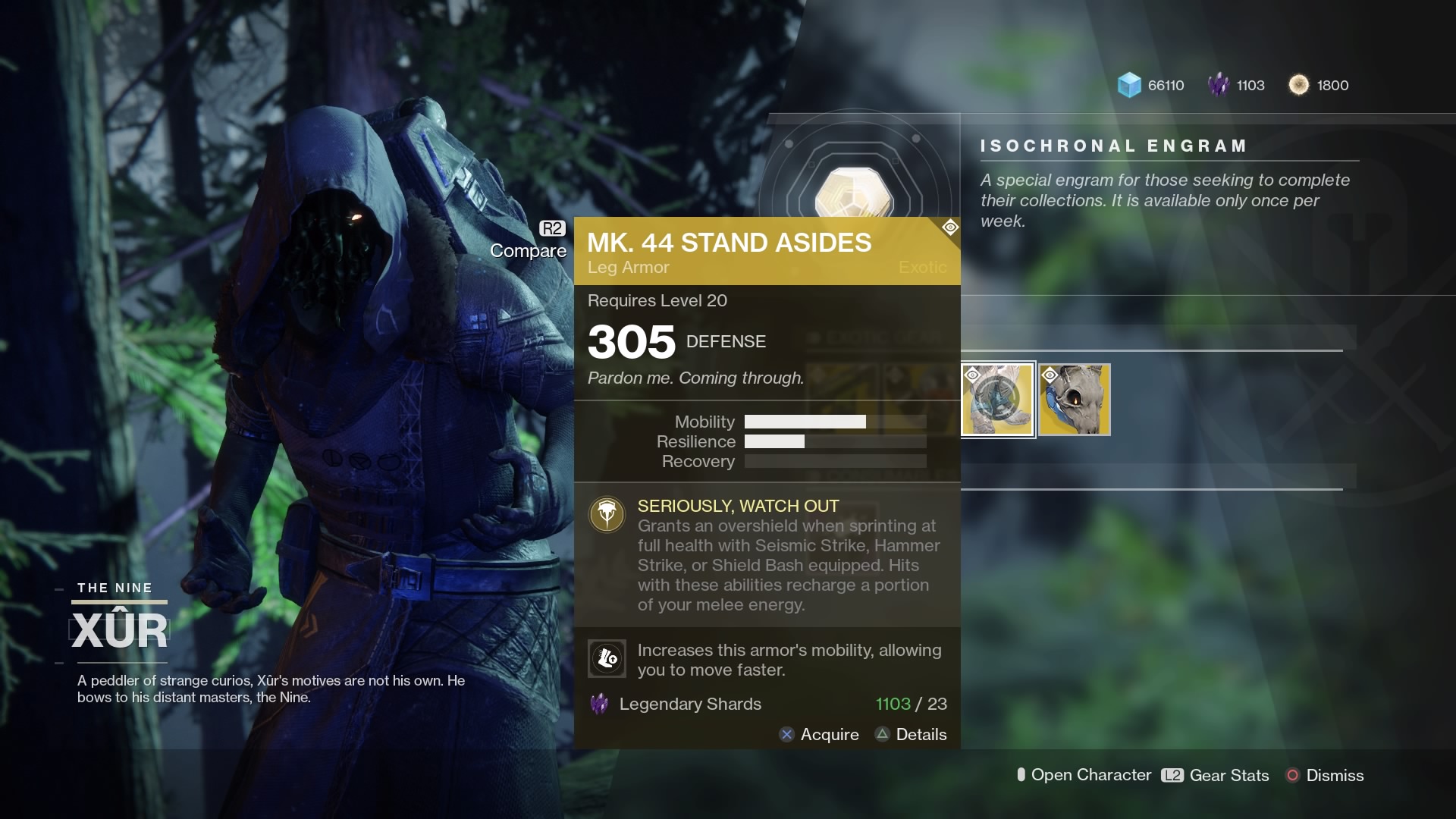Image resolution: width=1456 pixels, height=819 pixels.
Task: Click the eye marker on the item detail card
Action: (x=950, y=227)
